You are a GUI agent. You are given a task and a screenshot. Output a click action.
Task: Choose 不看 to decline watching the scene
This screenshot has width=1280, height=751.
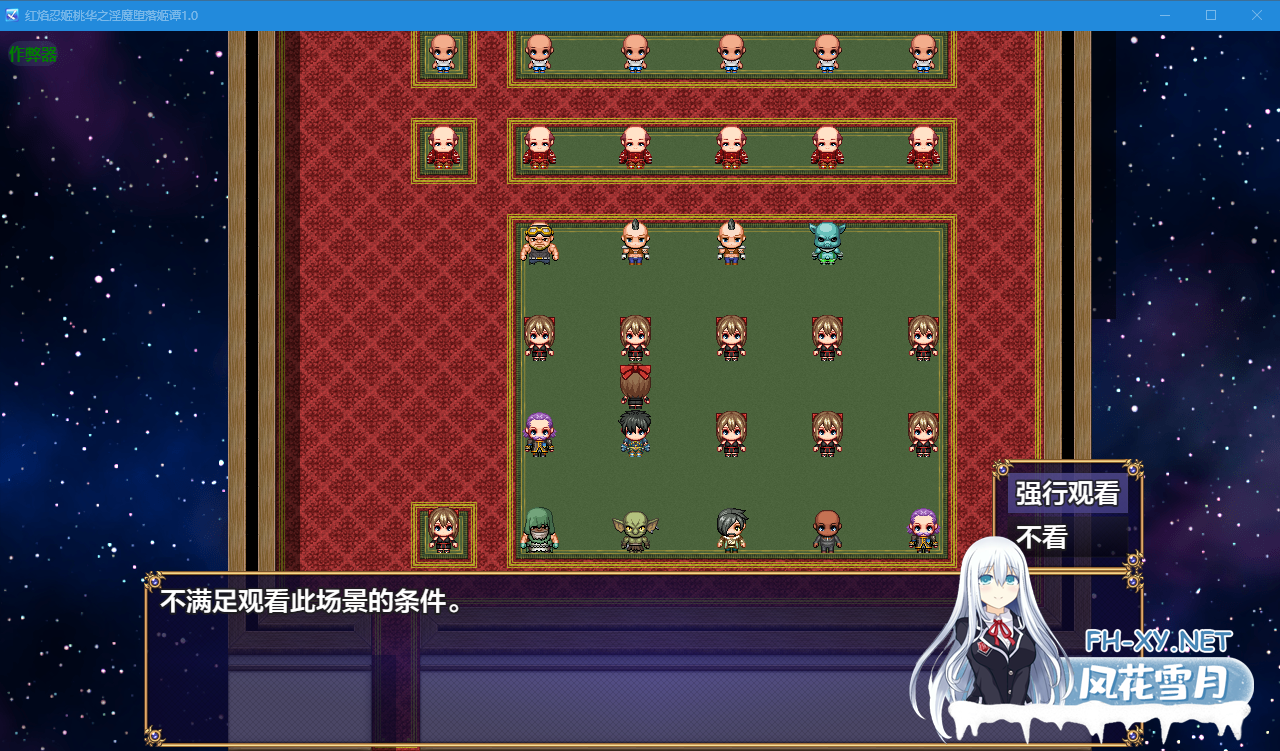(1040, 537)
